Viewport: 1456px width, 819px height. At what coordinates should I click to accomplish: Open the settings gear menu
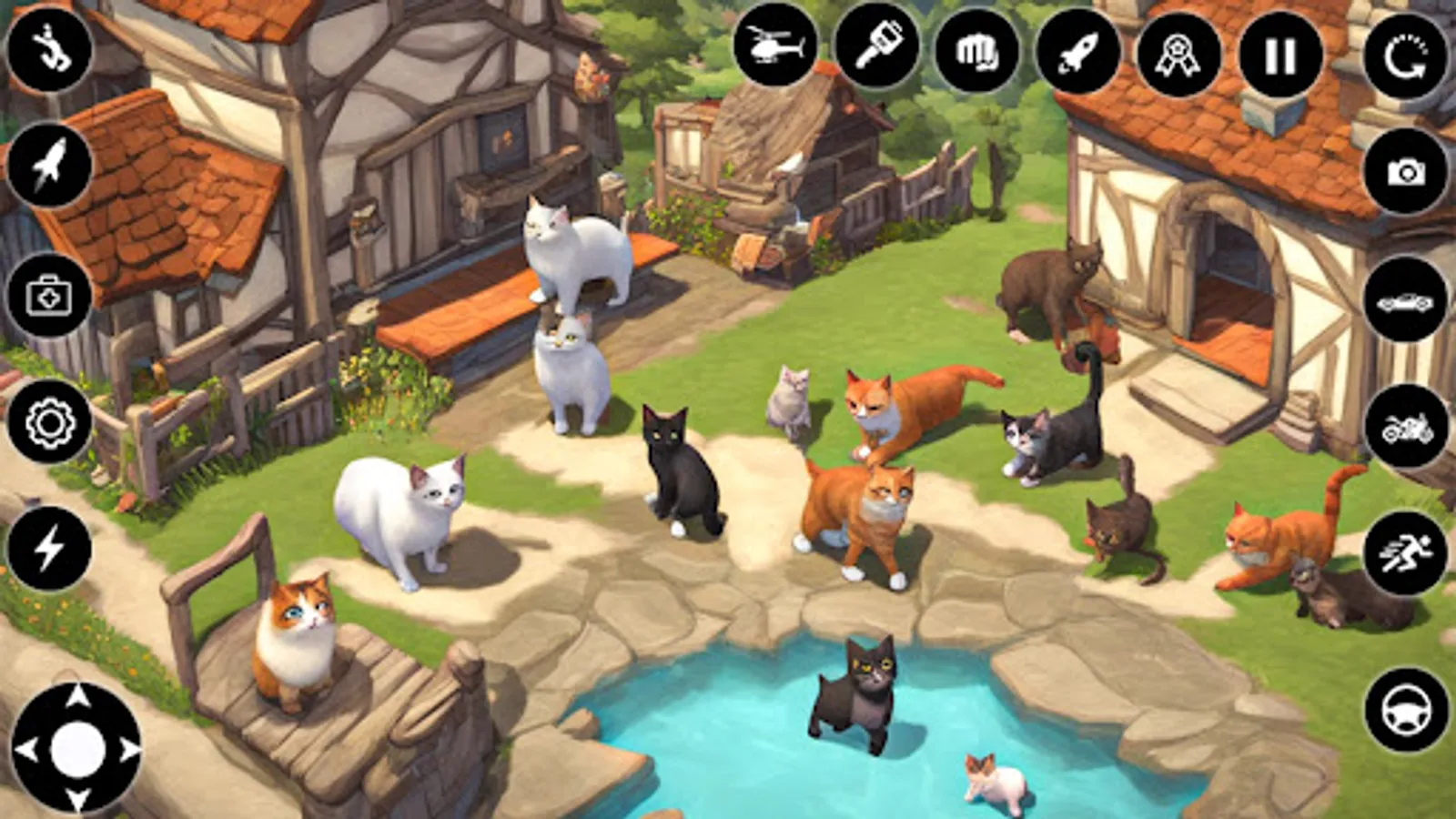[50, 423]
